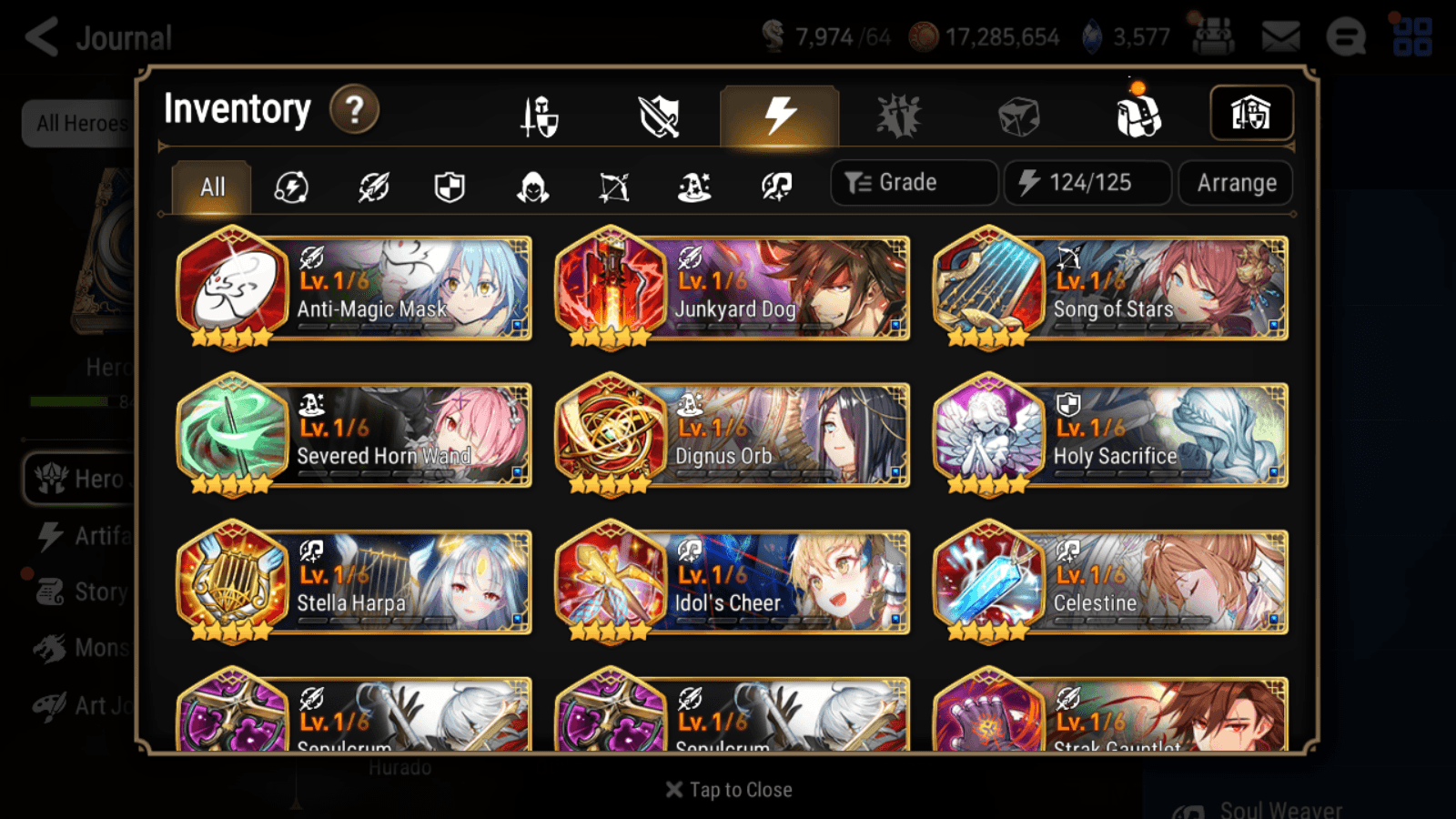The width and height of the screenshot is (1456, 819).
Task: Select the Anti-Magic Mask artifact
Action: pyautogui.click(x=353, y=288)
